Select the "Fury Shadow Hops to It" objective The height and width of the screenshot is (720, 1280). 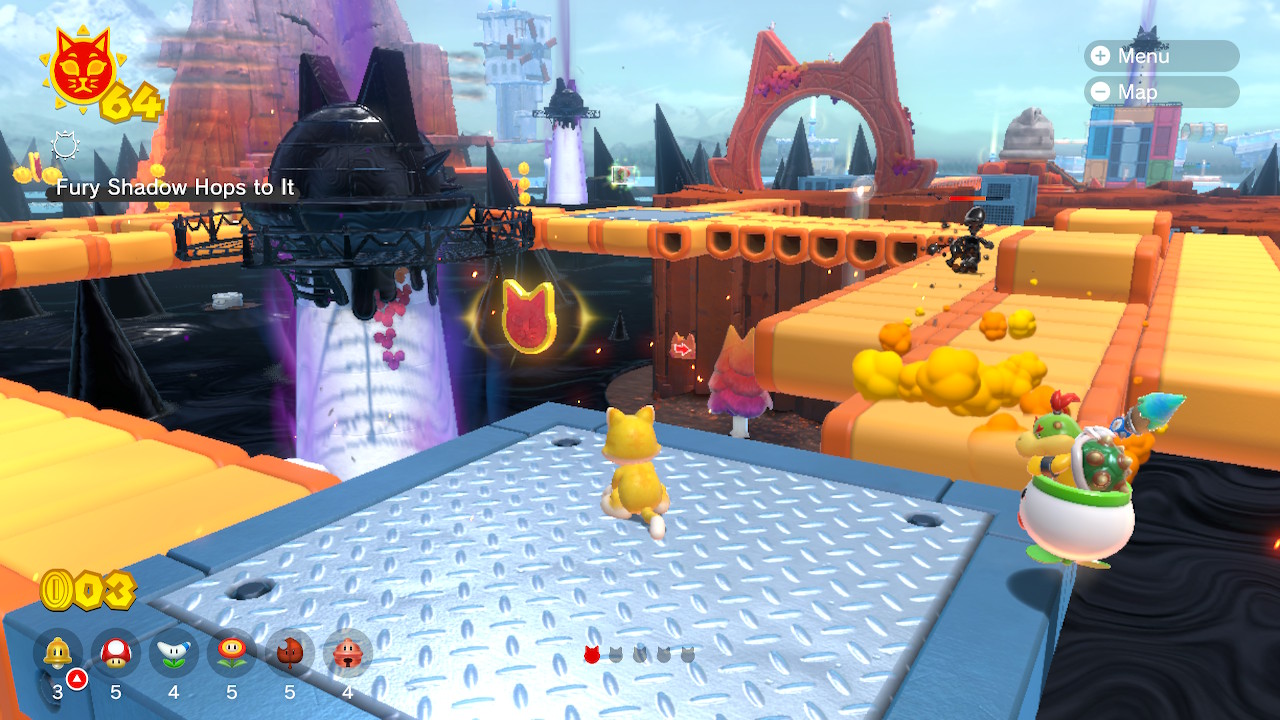tap(175, 187)
